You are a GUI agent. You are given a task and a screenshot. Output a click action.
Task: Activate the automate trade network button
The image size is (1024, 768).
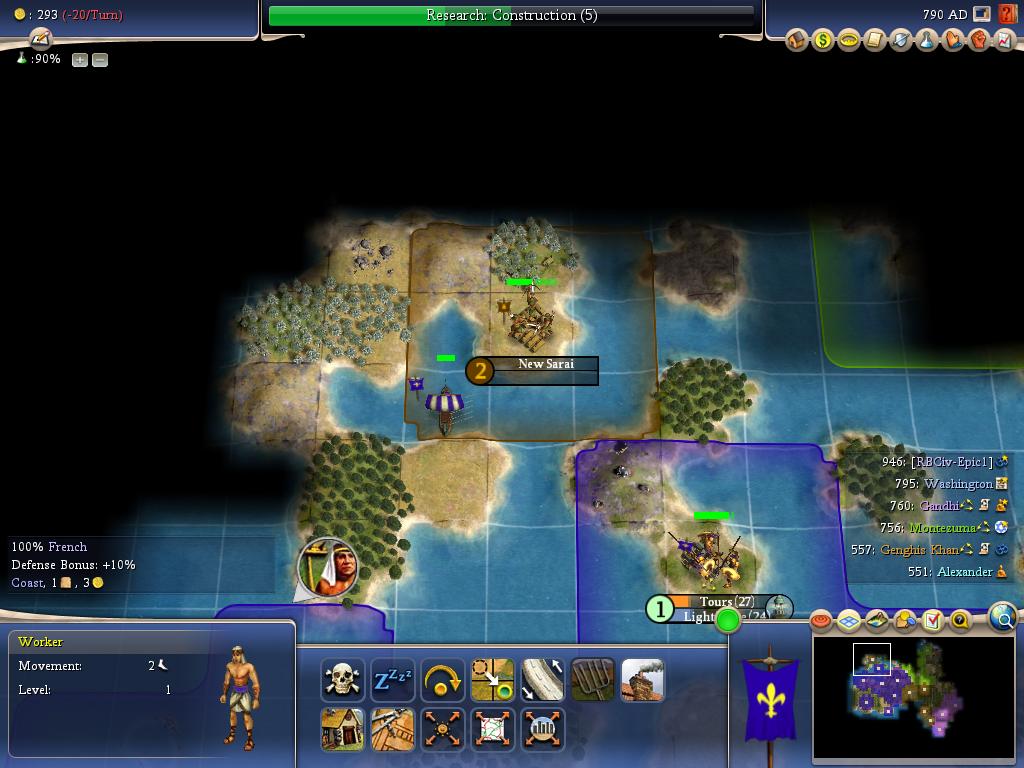[x=493, y=729]
